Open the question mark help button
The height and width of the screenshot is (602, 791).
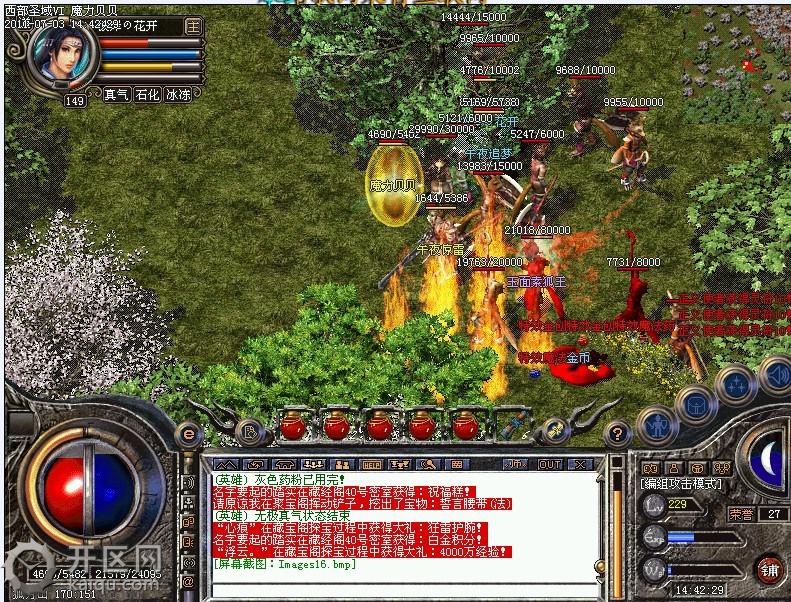(x=617, y=433)
